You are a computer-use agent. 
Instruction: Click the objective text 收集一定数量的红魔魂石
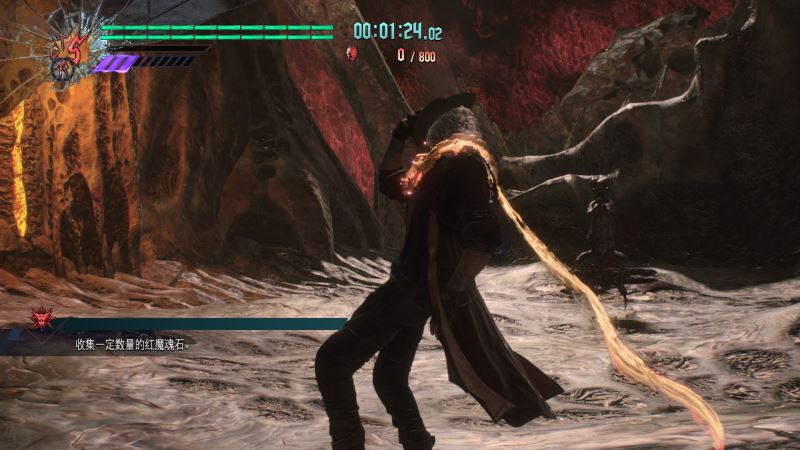click(x=131, y=345)
